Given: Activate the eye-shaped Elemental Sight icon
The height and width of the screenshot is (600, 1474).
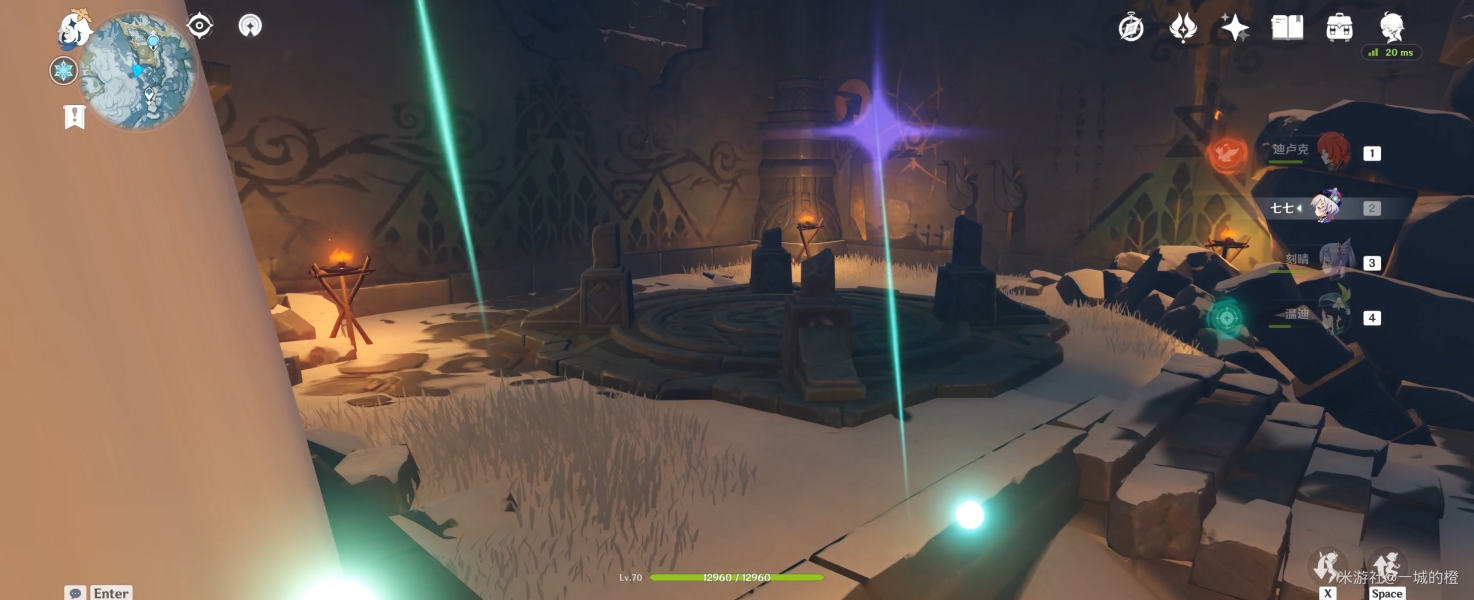Looking at the screenshot, I should pyautogui.click(x=200, y=26).
